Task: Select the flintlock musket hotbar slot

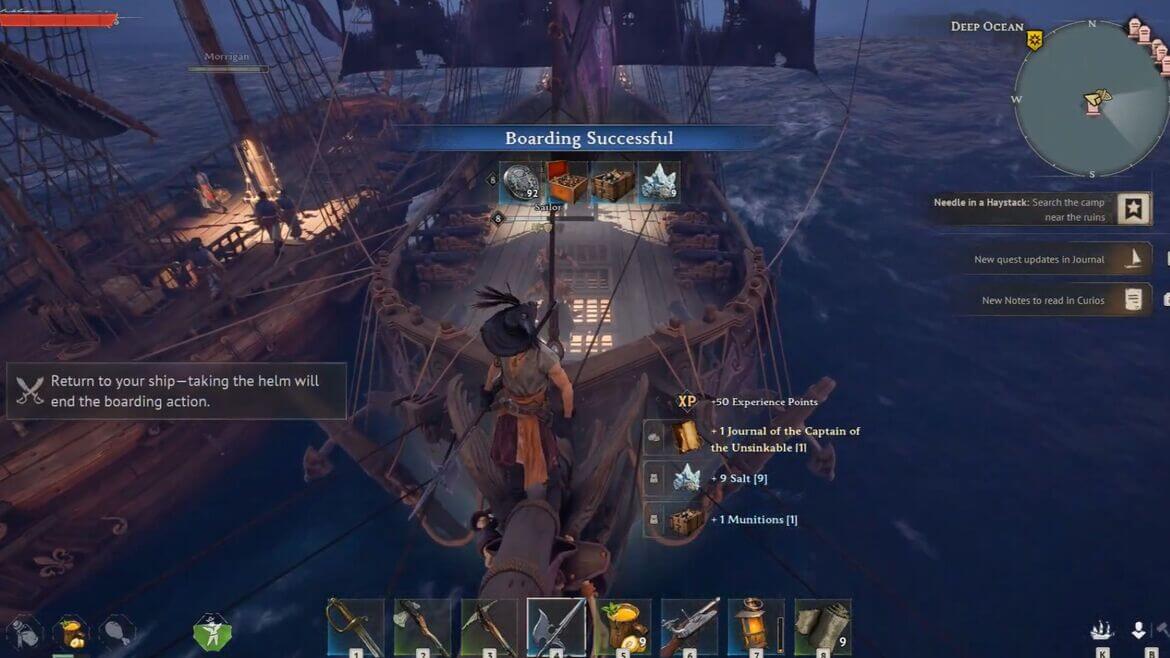Action: (690, 627)
